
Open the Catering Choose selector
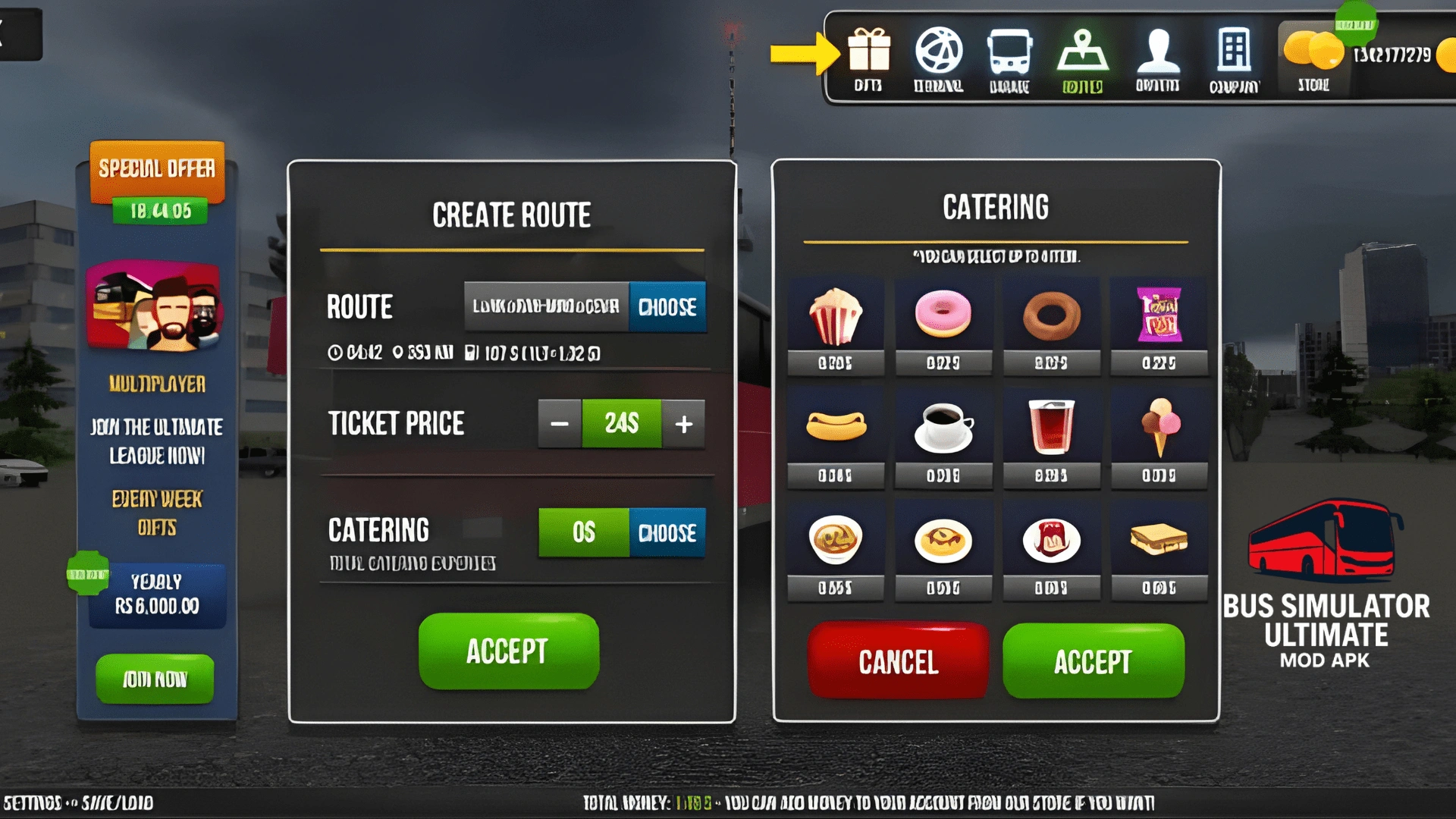(667, 533)
